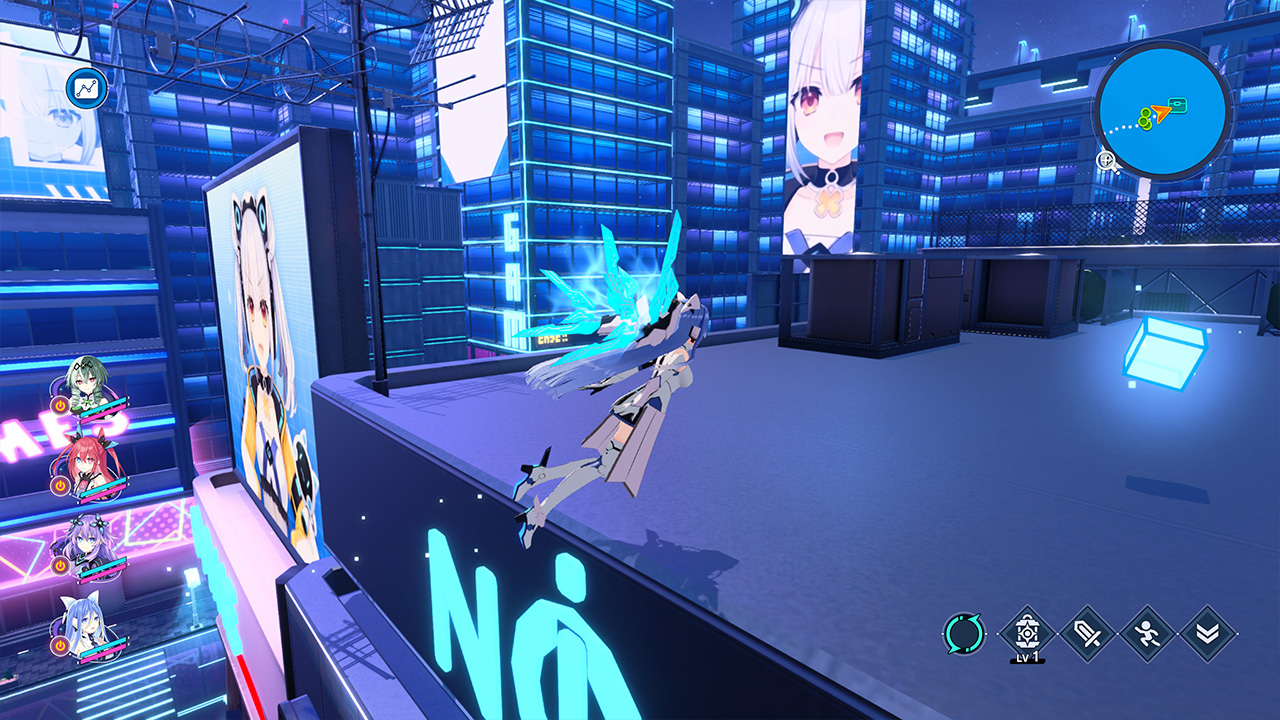Image resolution: width=1280 pixels, height=720 pixels.
Task: Activate the running figure dash icon
Action: click(x=1147, y=633)
